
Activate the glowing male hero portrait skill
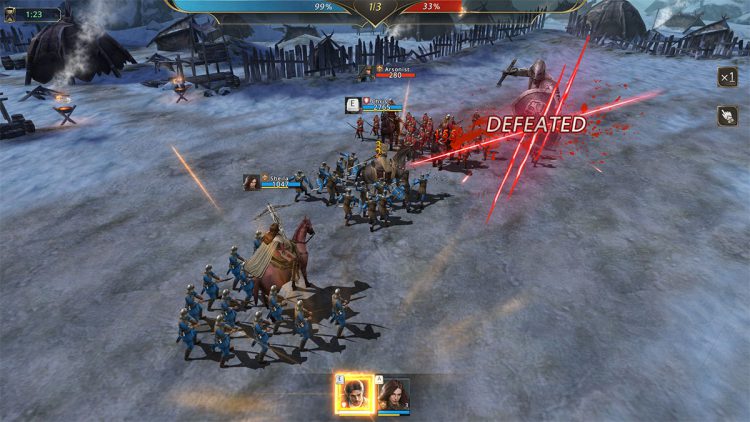click(x=354, y=394)
